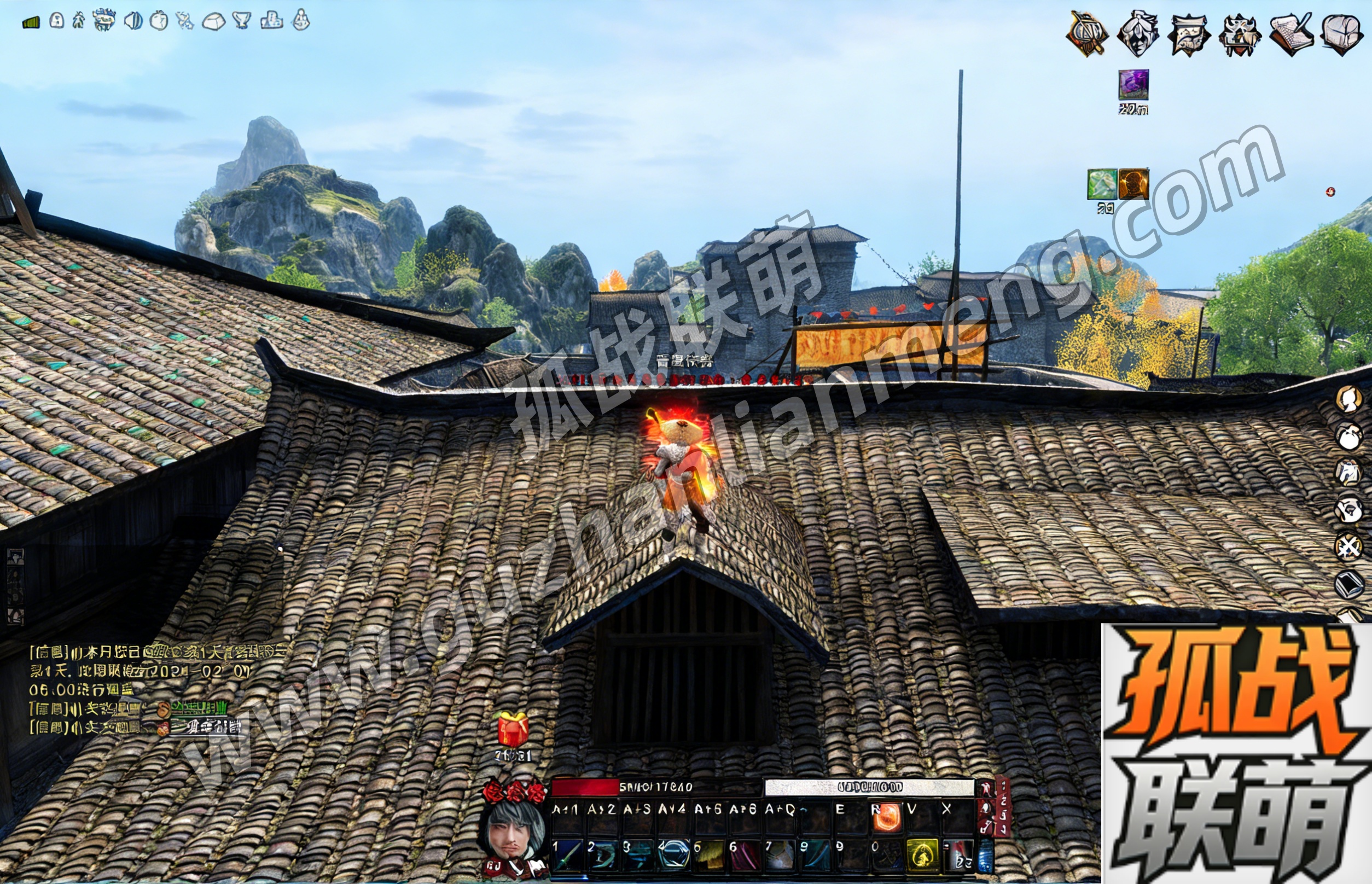Click the purple buff status icon

coord(1133,85)
